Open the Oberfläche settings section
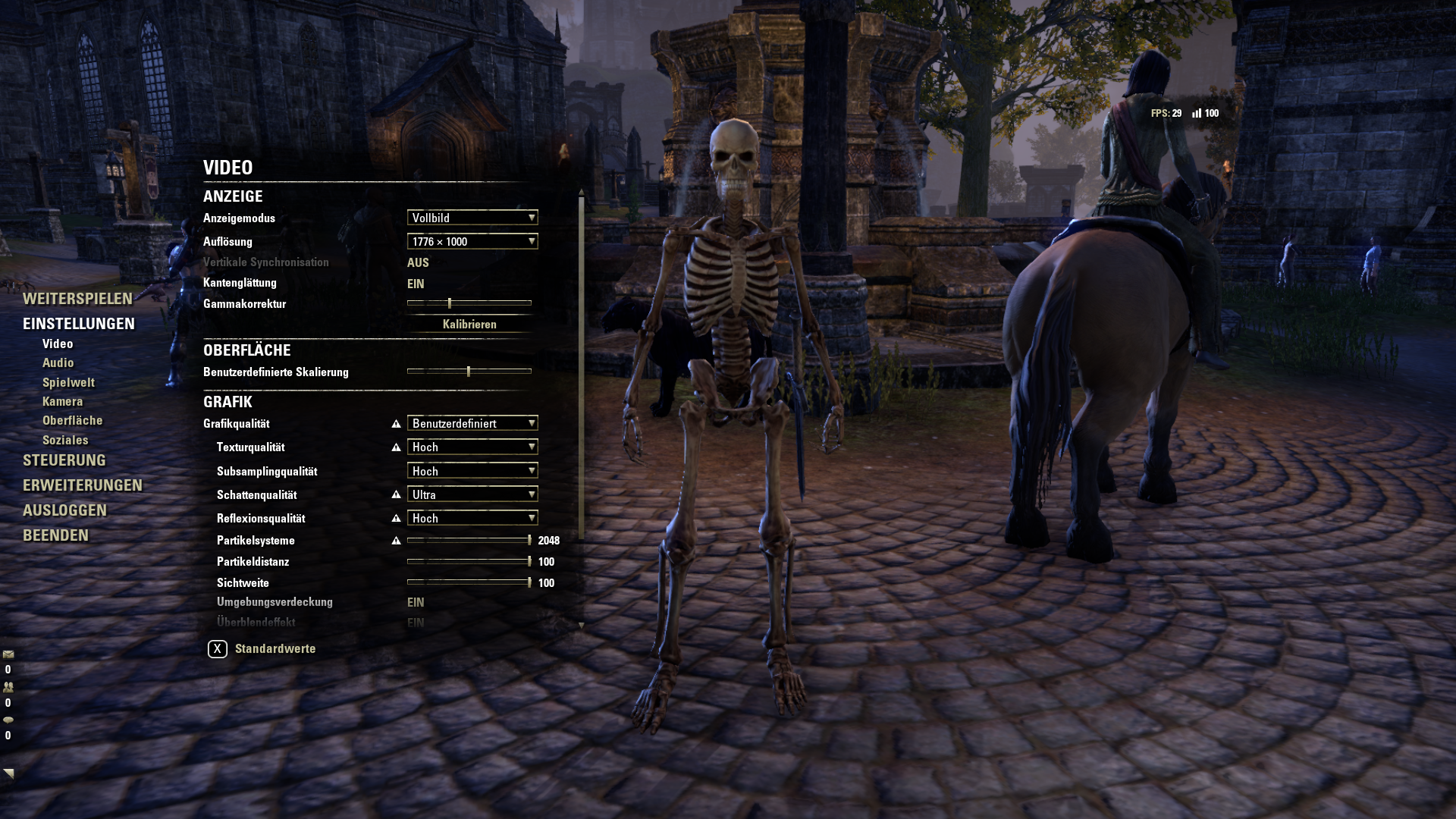Viewport: 1456px width, 819px height. point(72,421)
